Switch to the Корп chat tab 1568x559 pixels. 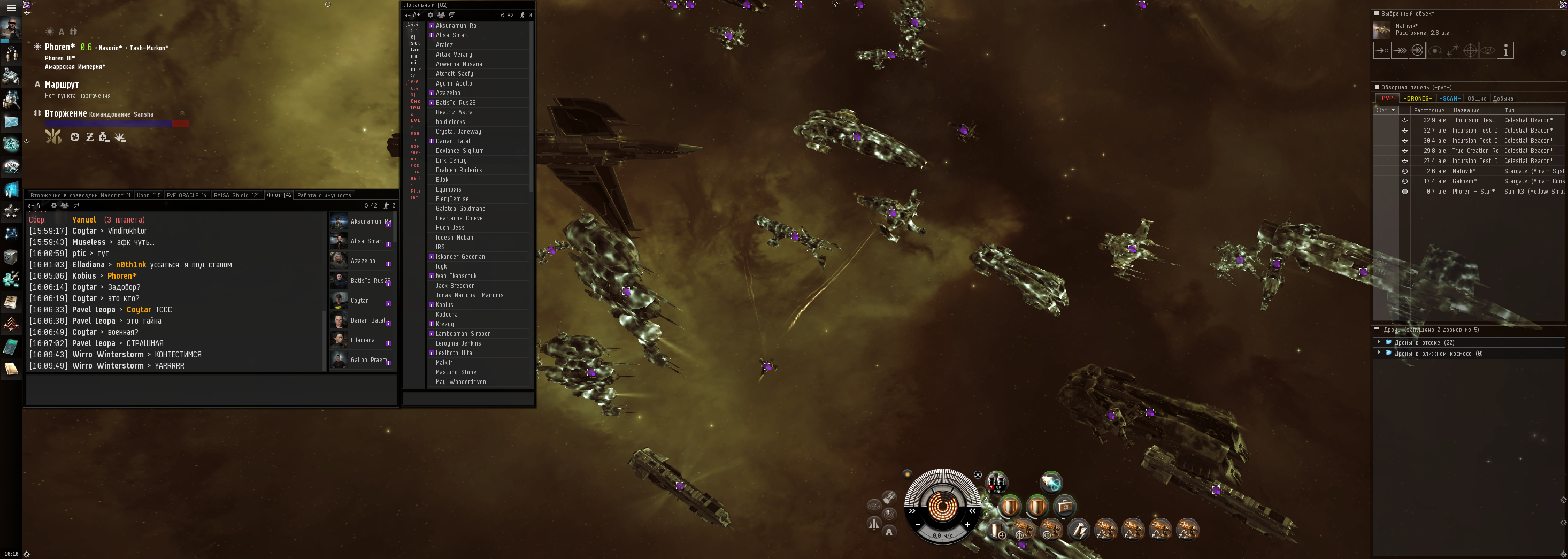148,195
